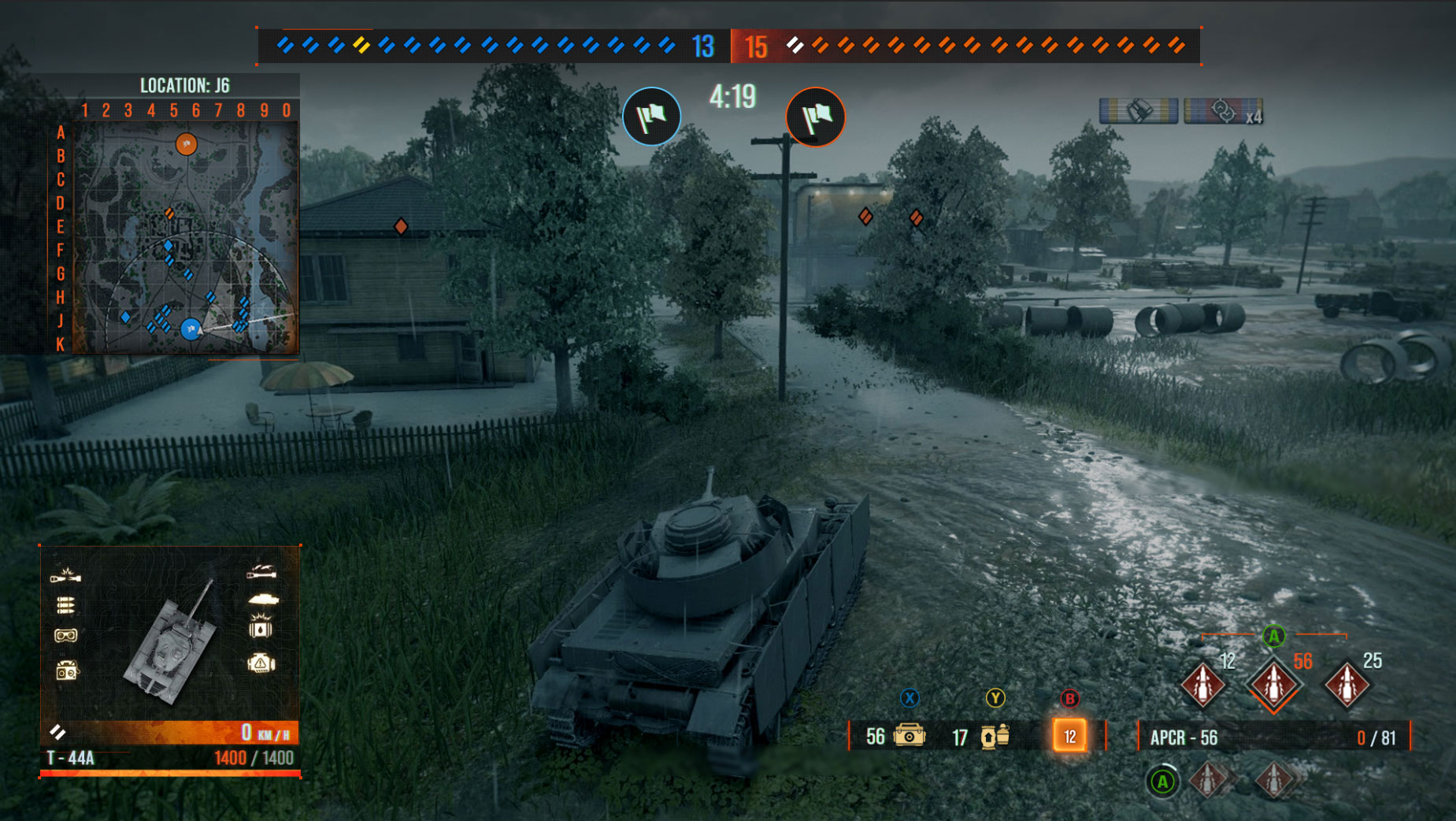Click the ammo rack module status icon
The width and height of the screenshot is (1456, 821).
(65, 605)
